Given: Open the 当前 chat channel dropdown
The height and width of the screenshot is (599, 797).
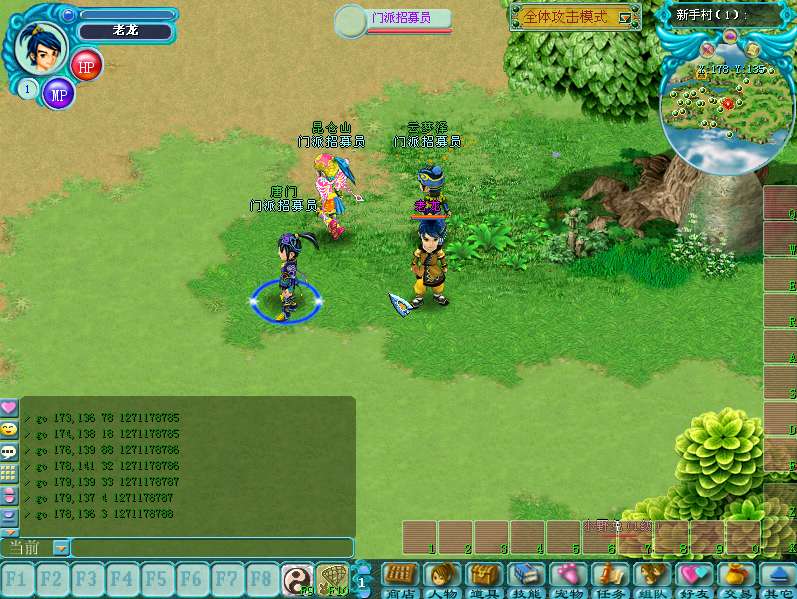Looking at the screenshot, I should [60, 547].
